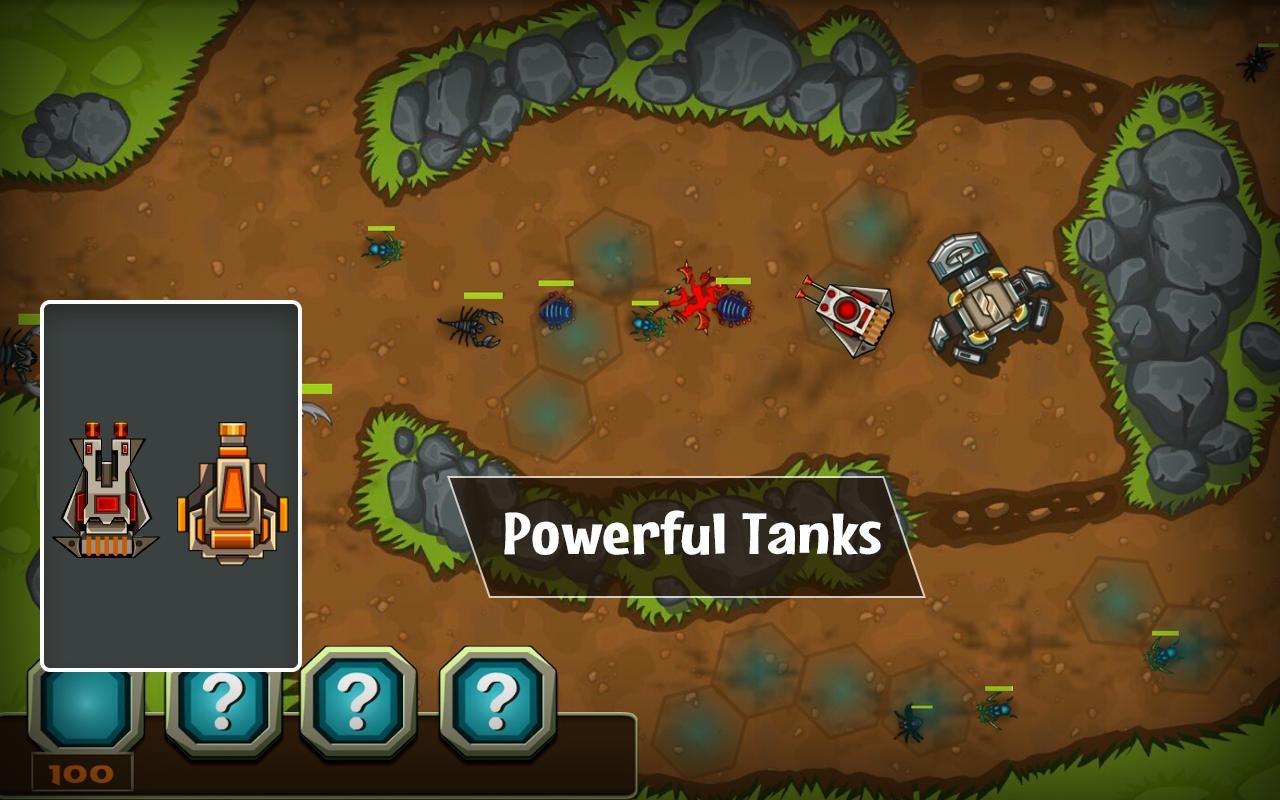Viewport: 1280px width, 800px height.
Task: Click the green wasp at the top of the map
Action: (x=383, y=248)
